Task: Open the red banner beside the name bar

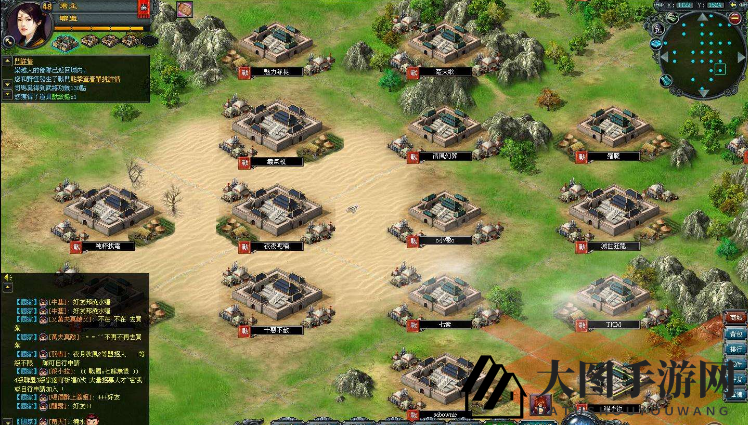Action: point(144,9)
